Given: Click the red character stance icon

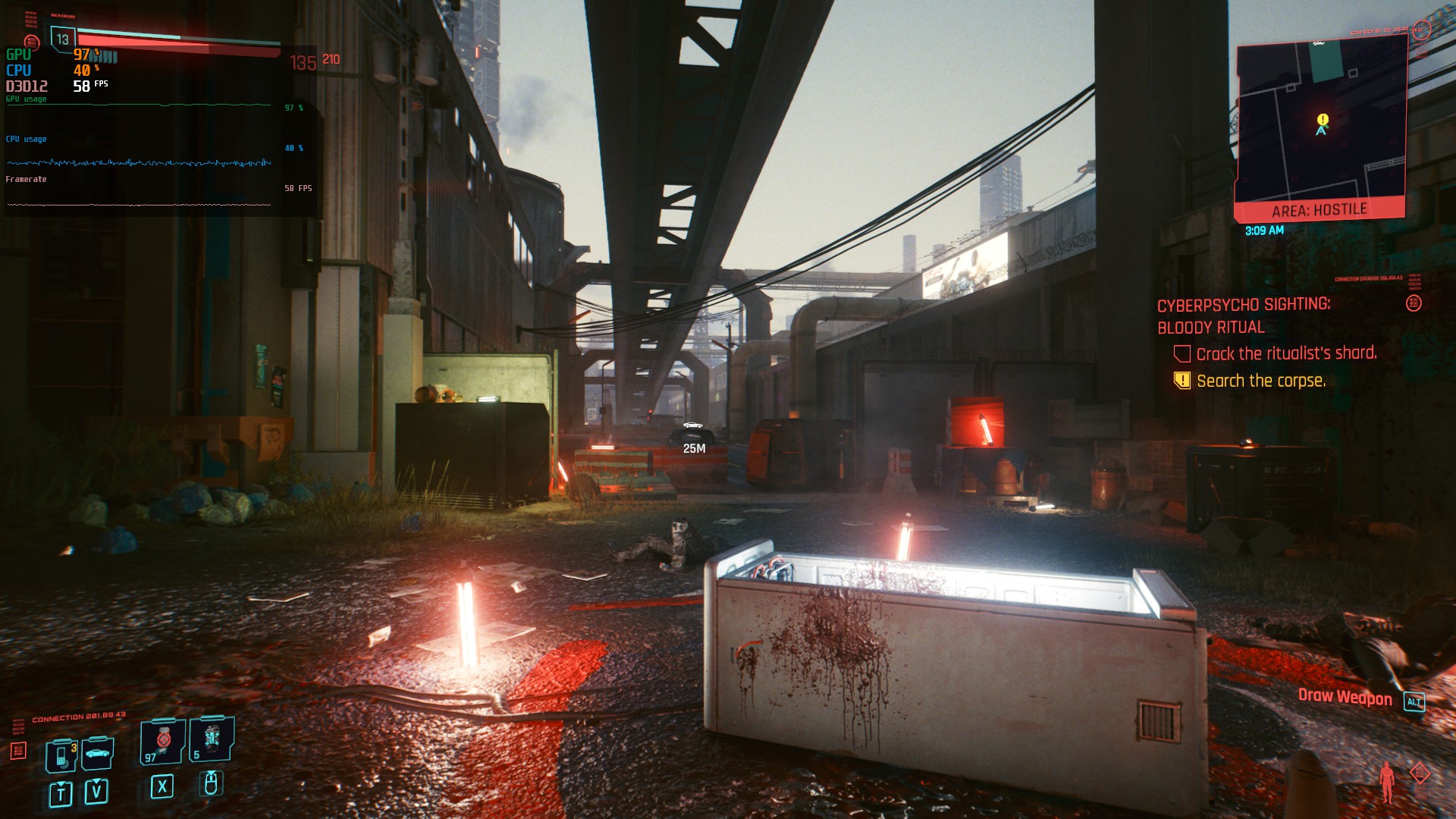Looking at the screenshot, I should [x=1387, y=781].
